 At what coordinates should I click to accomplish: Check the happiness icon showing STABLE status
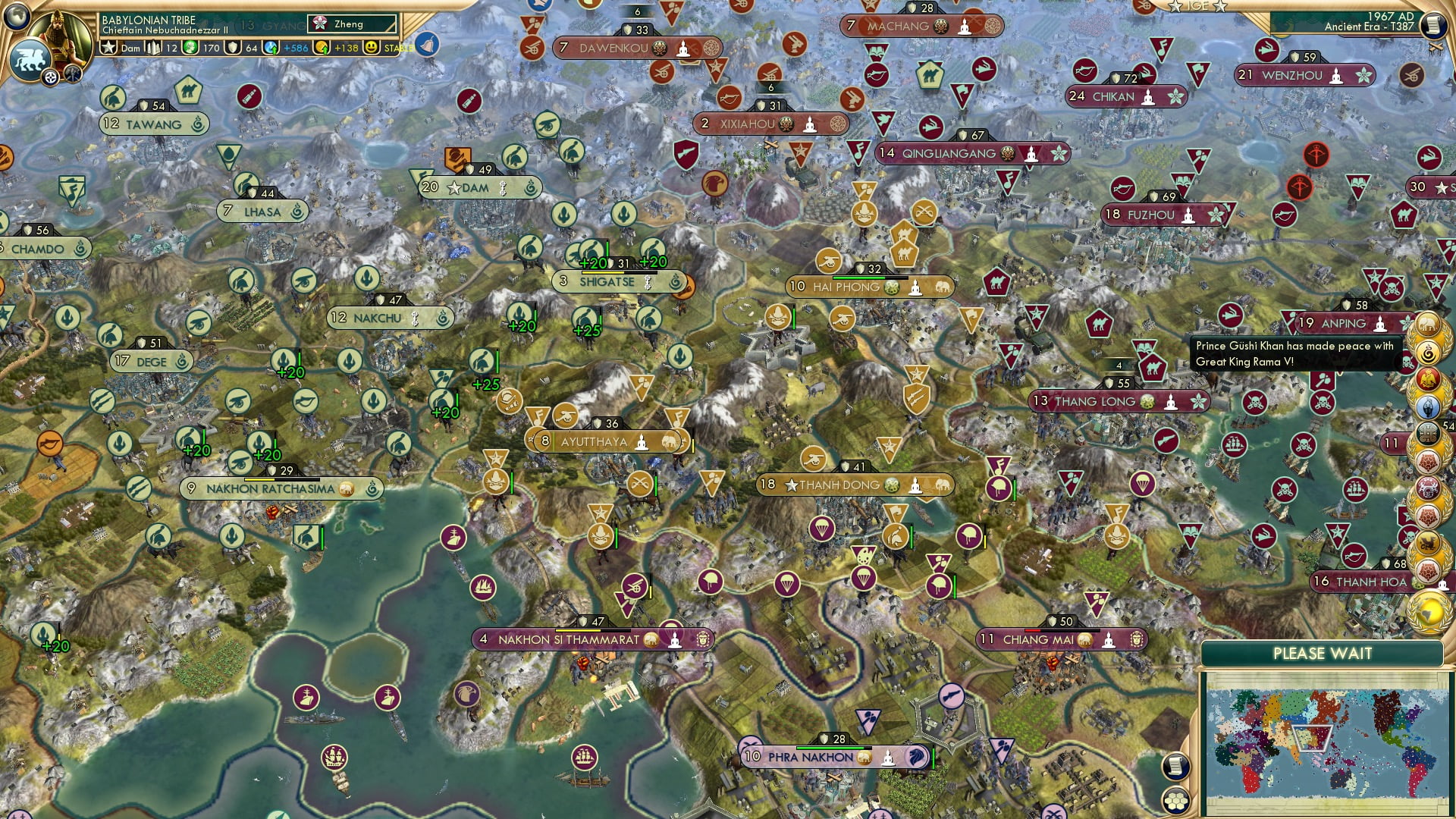click(x=372, y=46)
